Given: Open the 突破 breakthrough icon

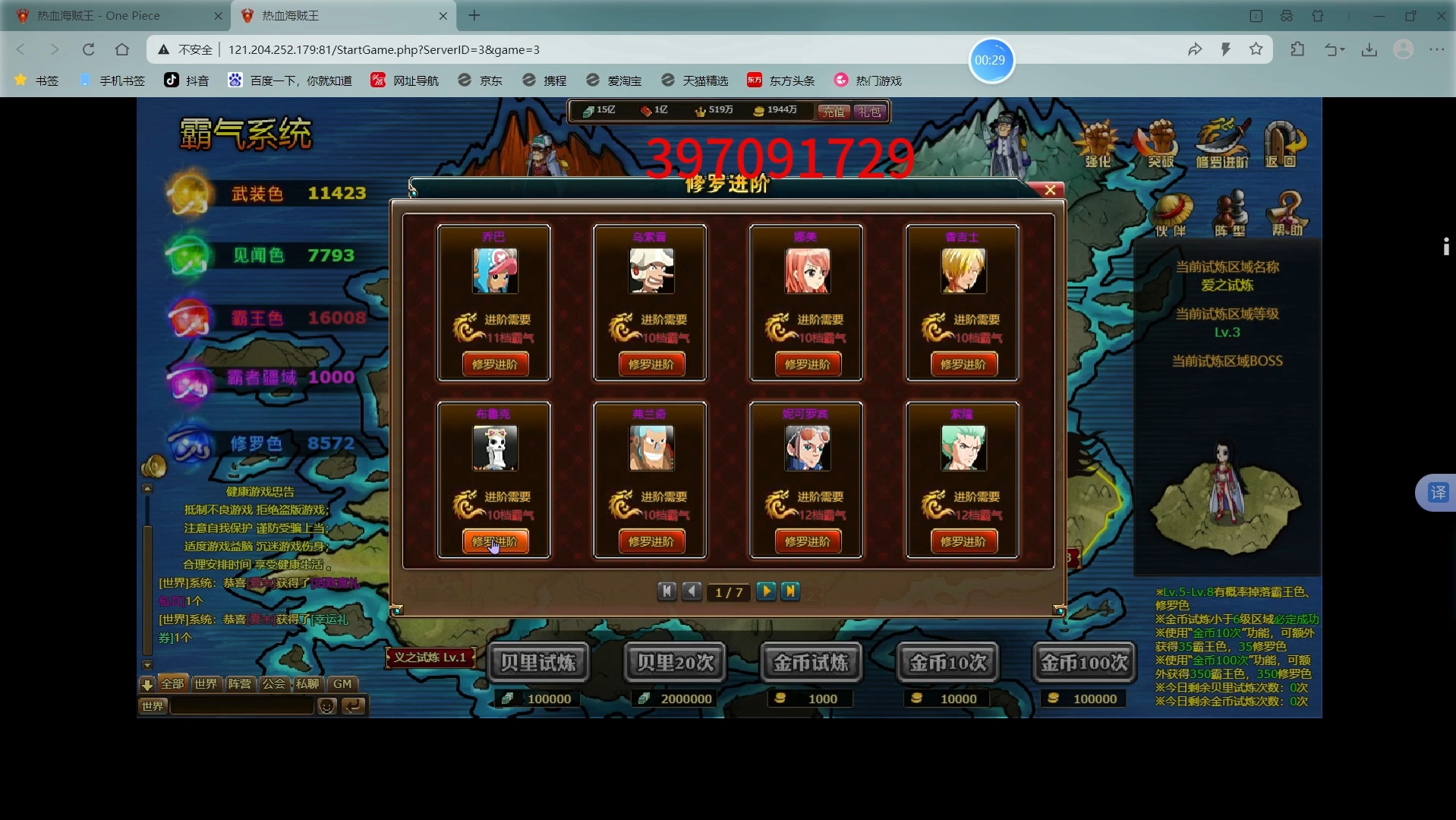Looking at the screenshot, I should [1159, 143].
